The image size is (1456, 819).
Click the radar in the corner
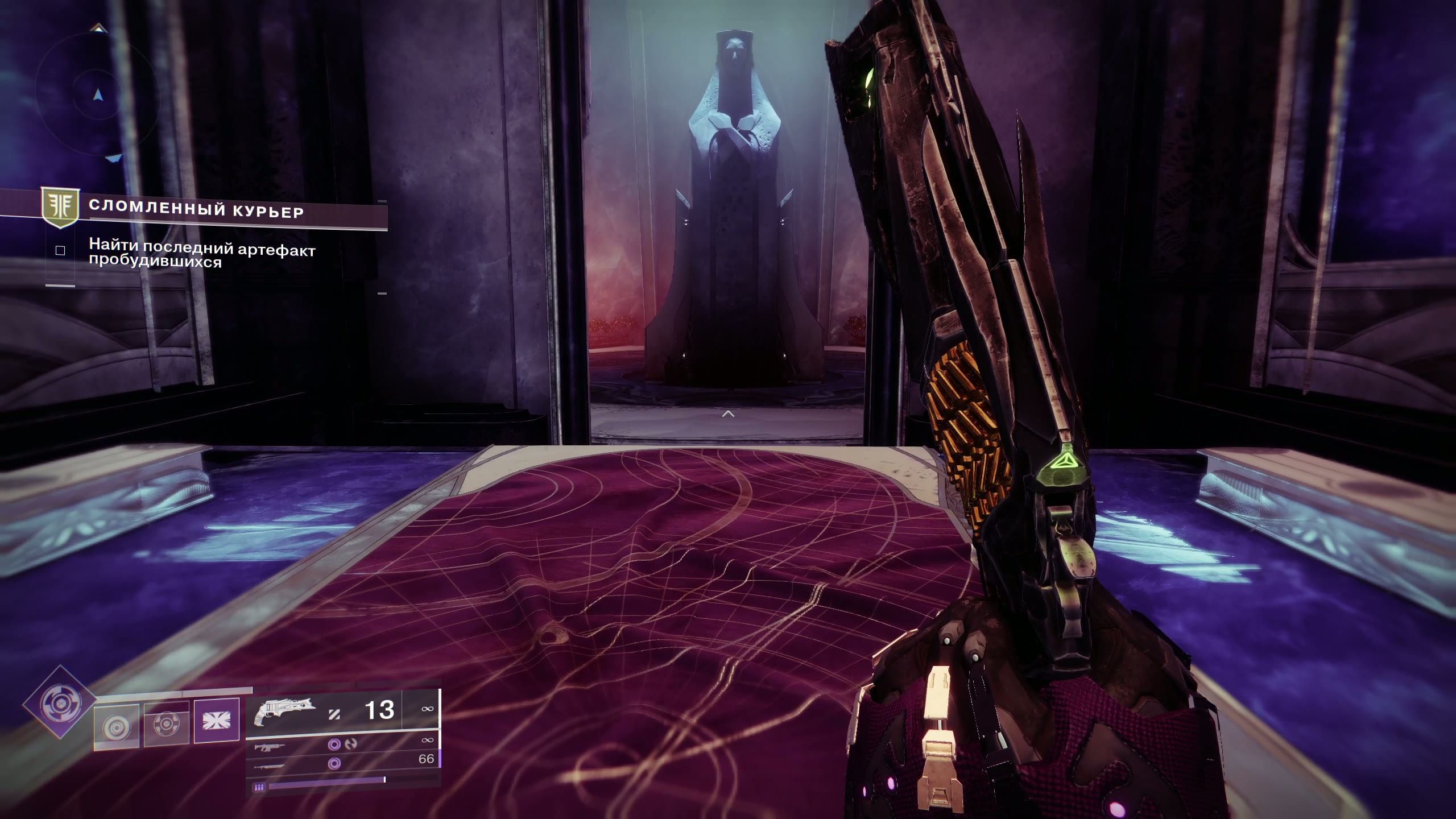point(98,94)
